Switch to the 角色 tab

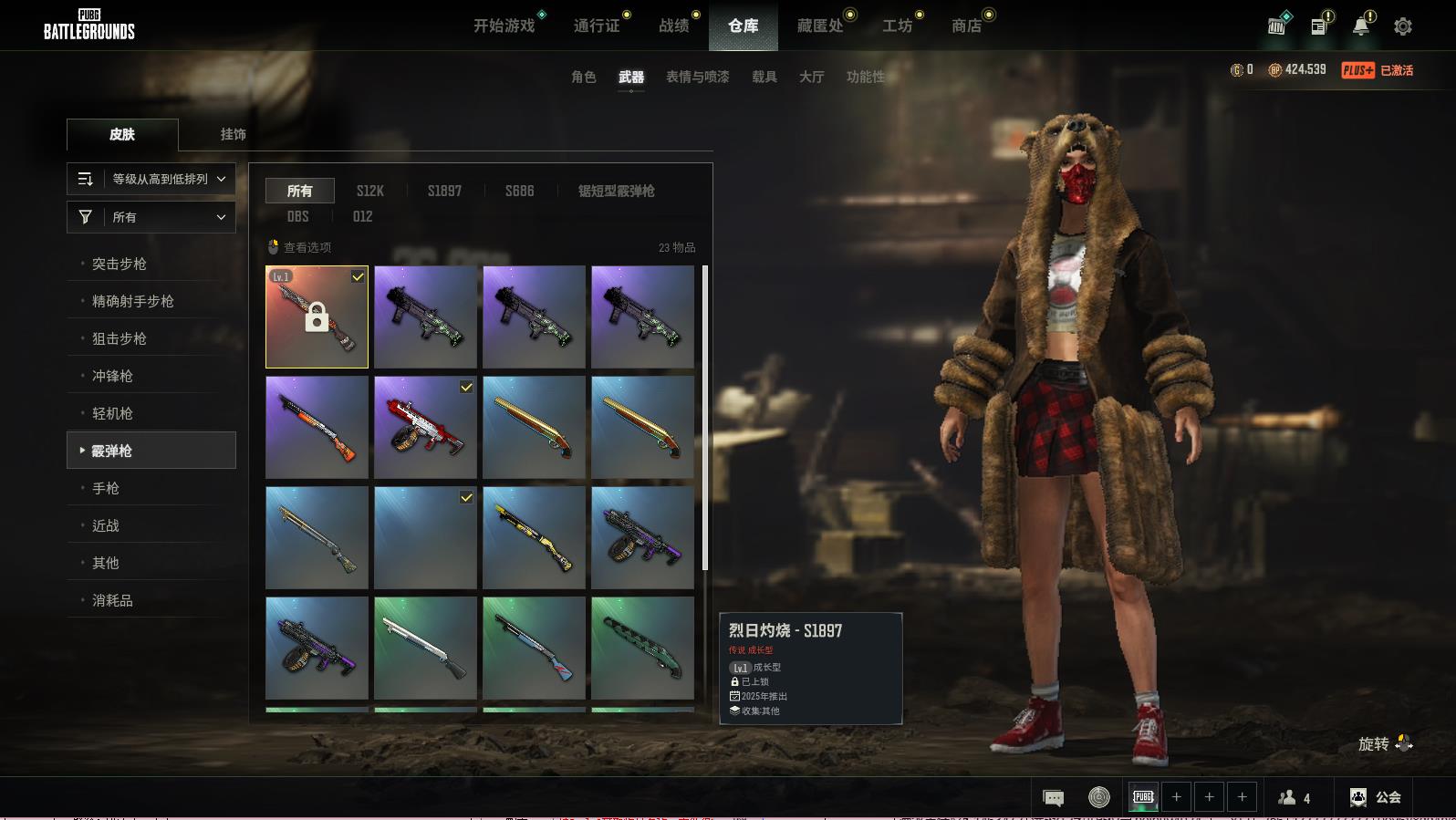tap(584, 77)
